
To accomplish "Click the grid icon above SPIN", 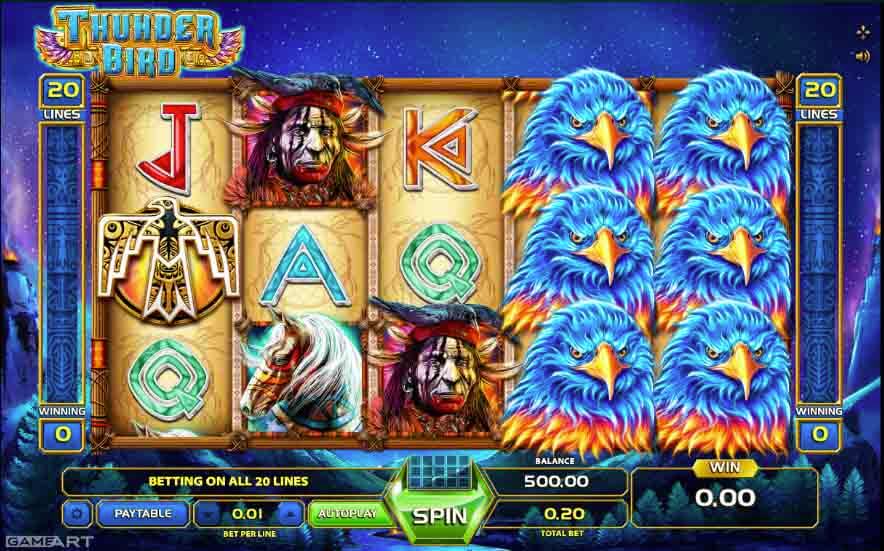I will pos(441,471).
